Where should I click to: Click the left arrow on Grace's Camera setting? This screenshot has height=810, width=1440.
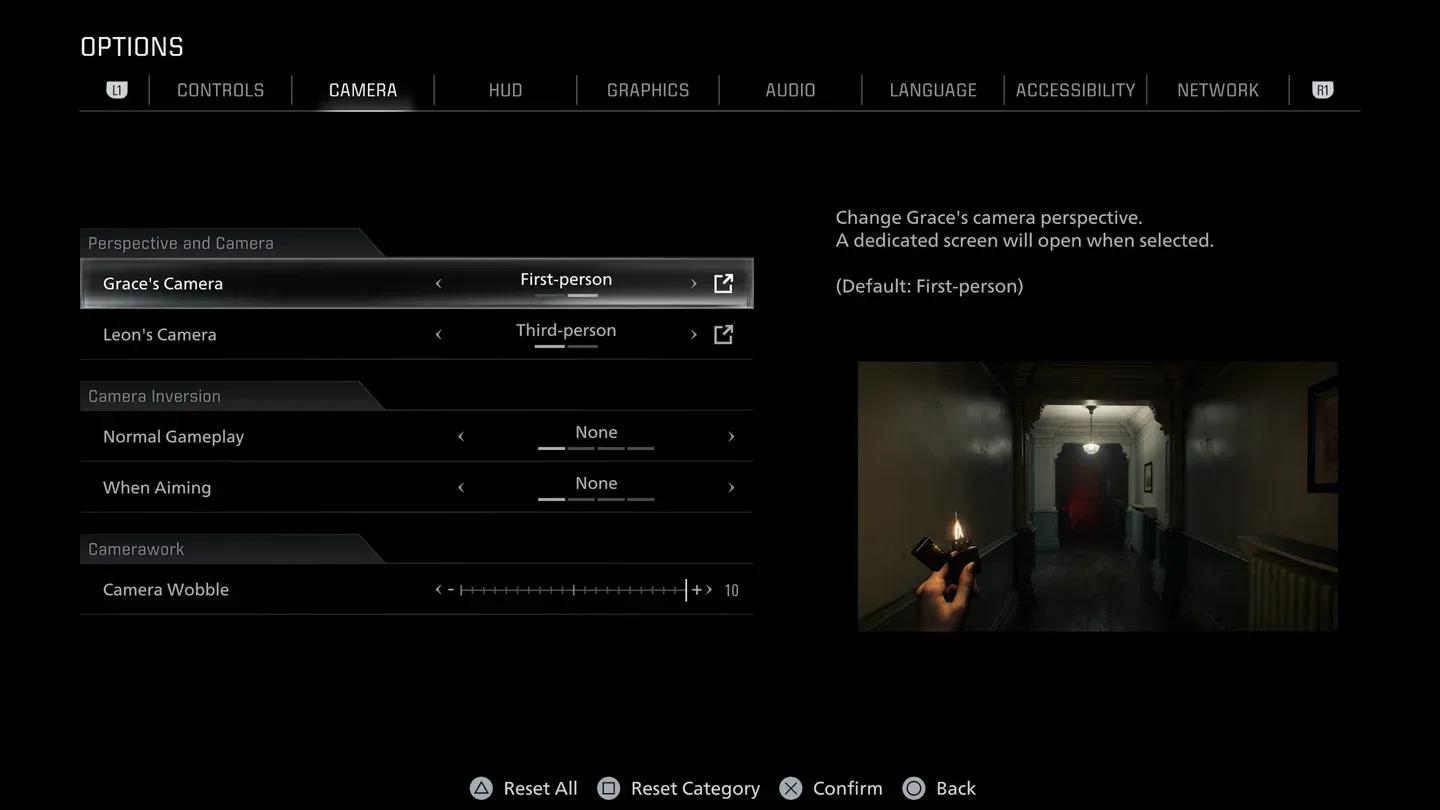point(438,282)
